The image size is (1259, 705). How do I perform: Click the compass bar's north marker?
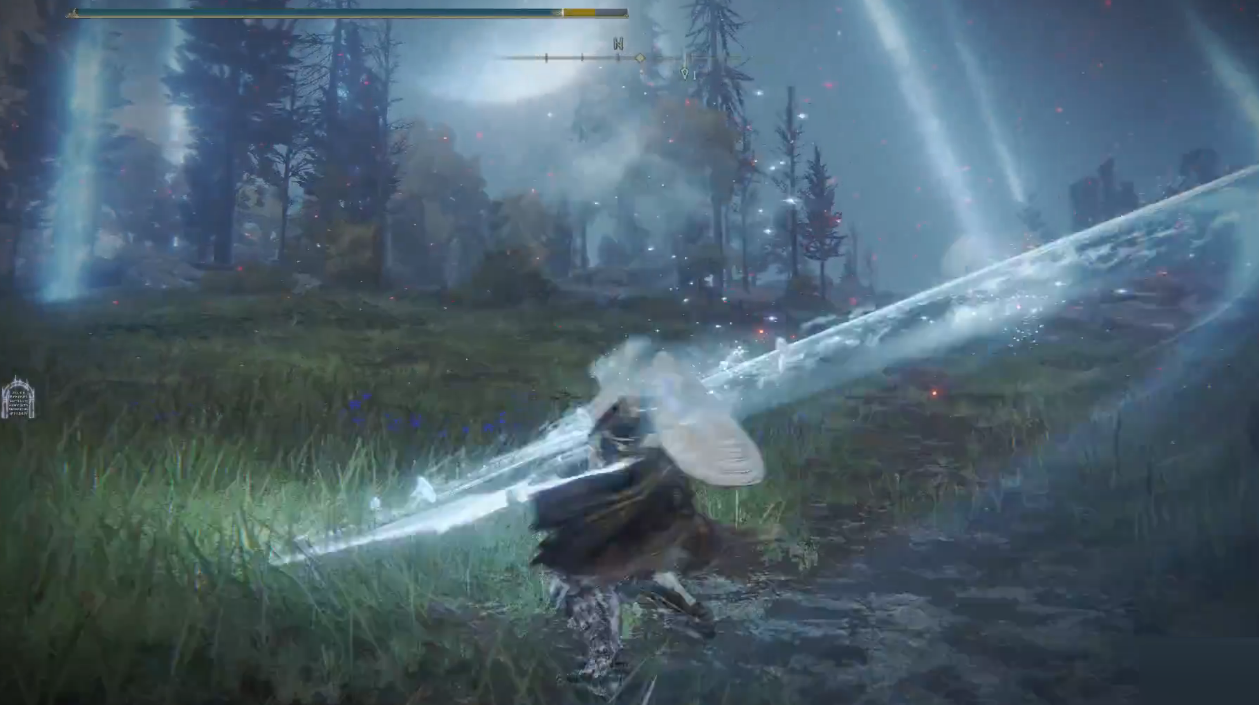(x=618, y=44)
